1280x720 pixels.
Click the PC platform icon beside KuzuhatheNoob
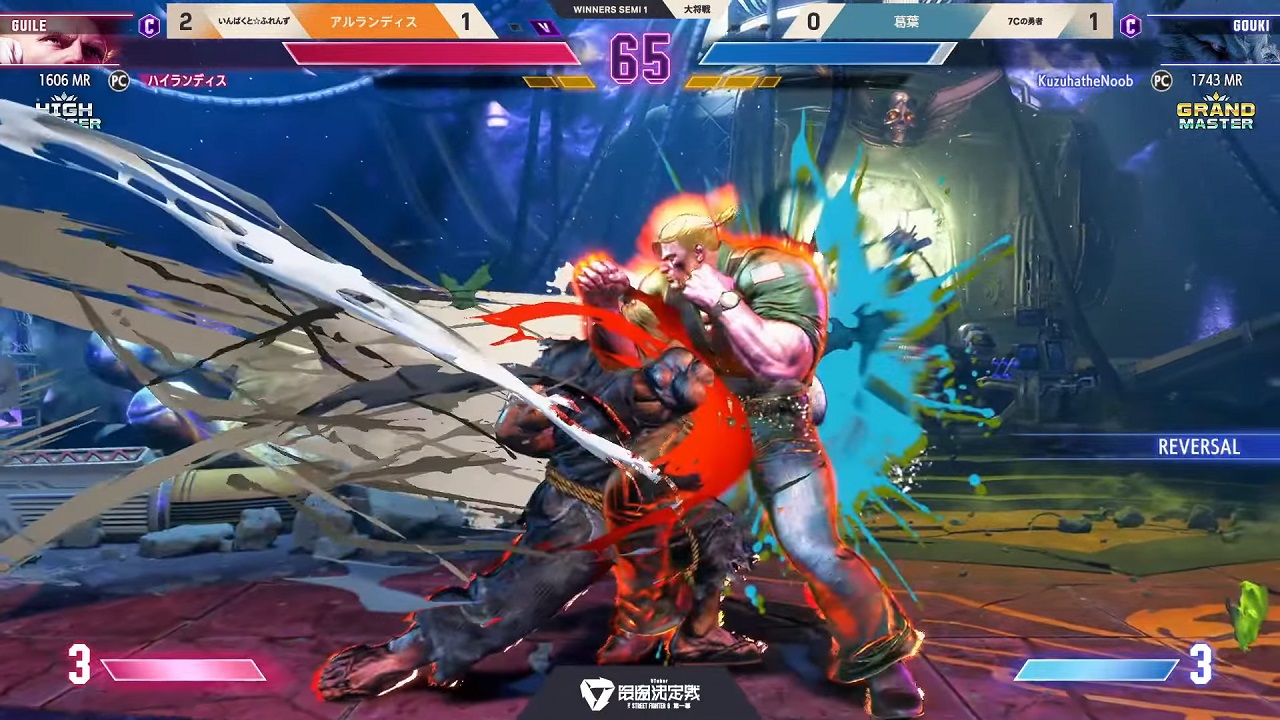point(1161,81)
